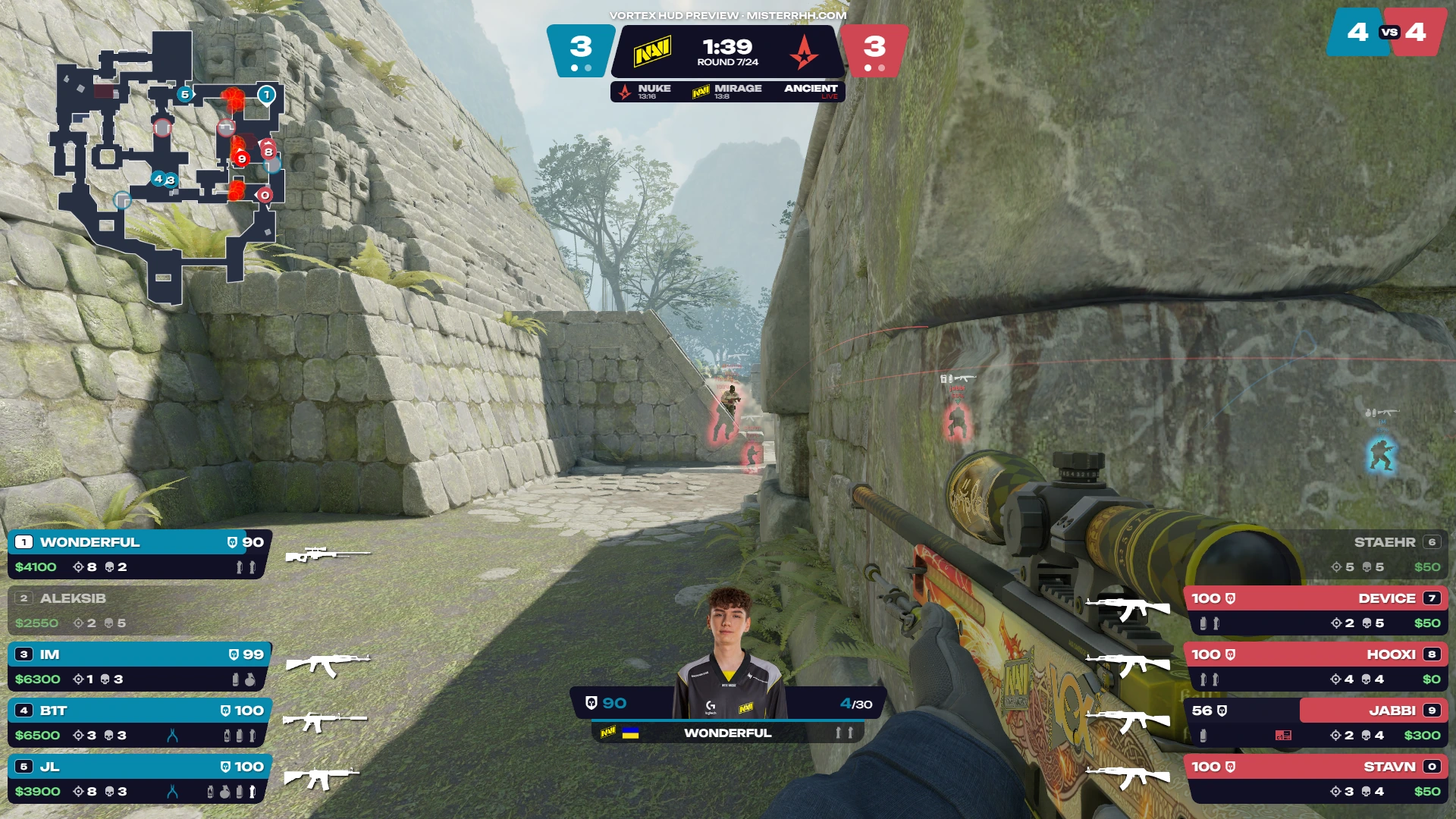The image size is (1456, 819).
Task: Choose the ANCIENT live map entry
Action: (811, 92)
